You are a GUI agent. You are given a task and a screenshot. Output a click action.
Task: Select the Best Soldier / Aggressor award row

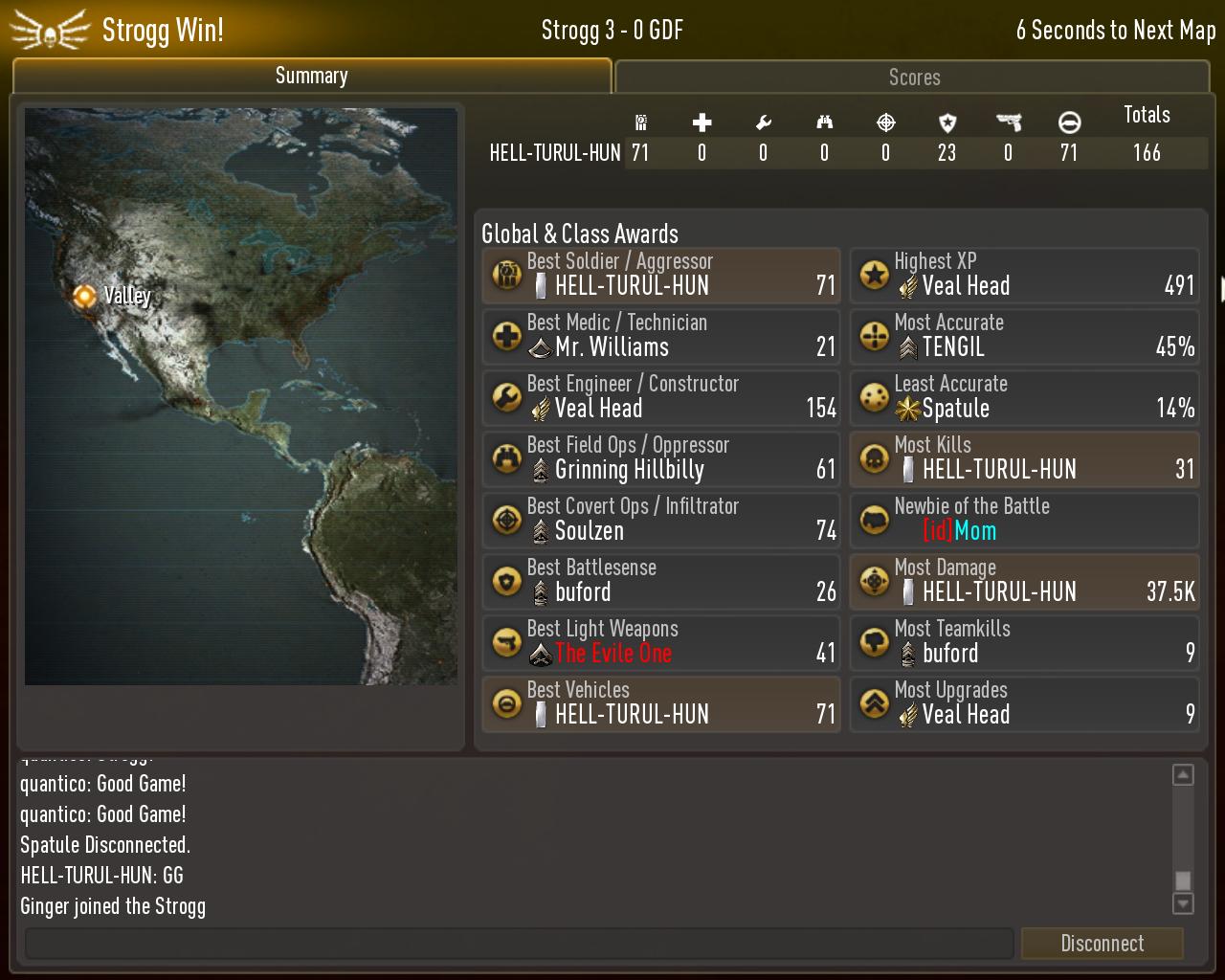point(661,276)
